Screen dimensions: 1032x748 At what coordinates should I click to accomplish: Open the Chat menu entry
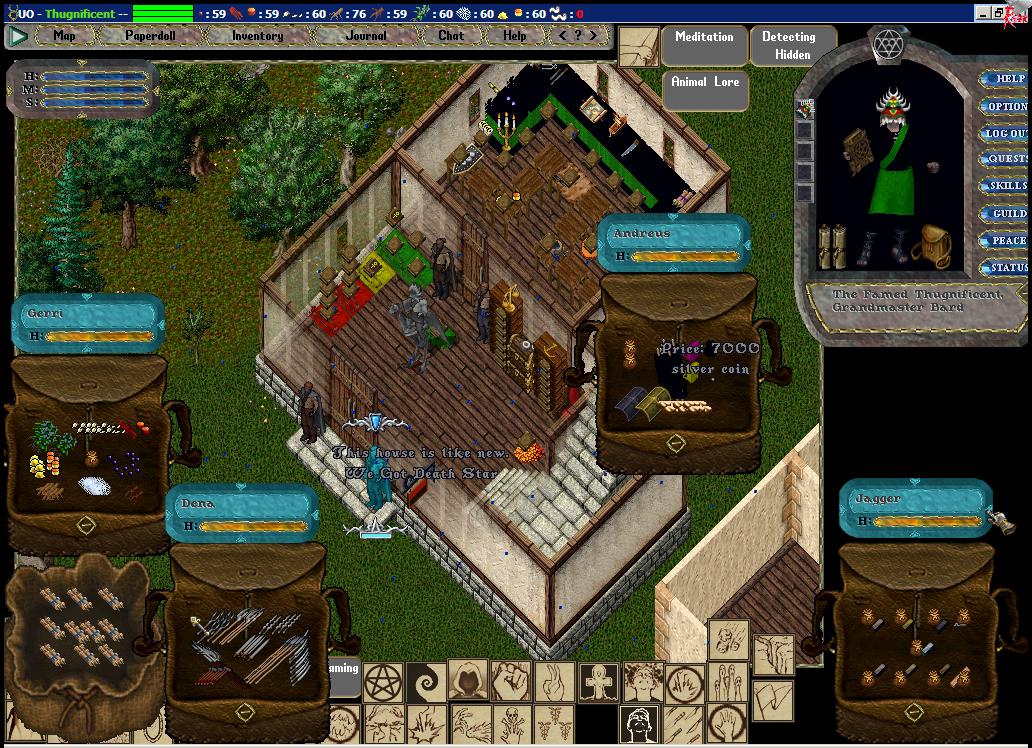451,36
